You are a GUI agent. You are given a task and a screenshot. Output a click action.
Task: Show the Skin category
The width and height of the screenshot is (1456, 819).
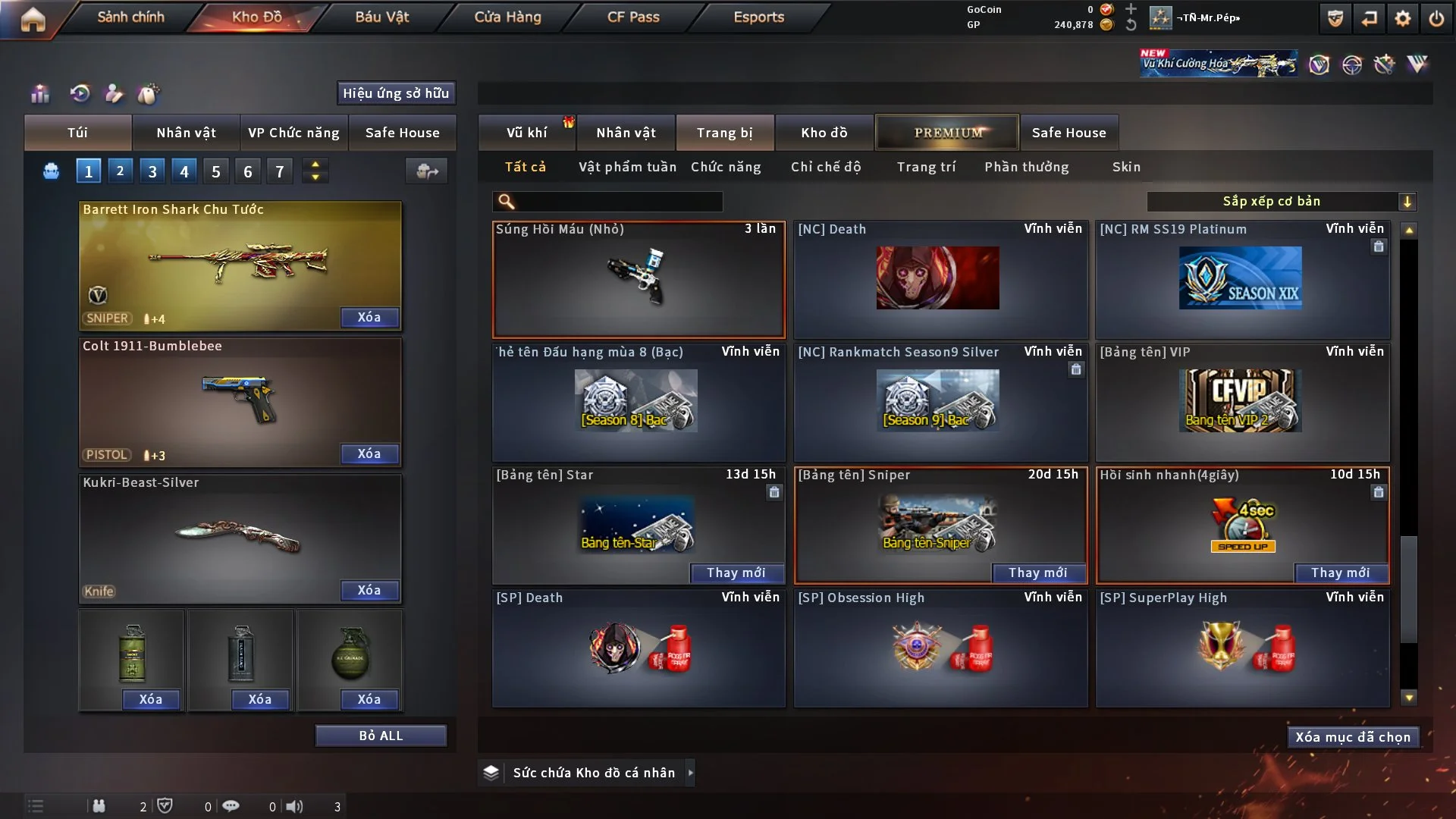coord(1126,167)
